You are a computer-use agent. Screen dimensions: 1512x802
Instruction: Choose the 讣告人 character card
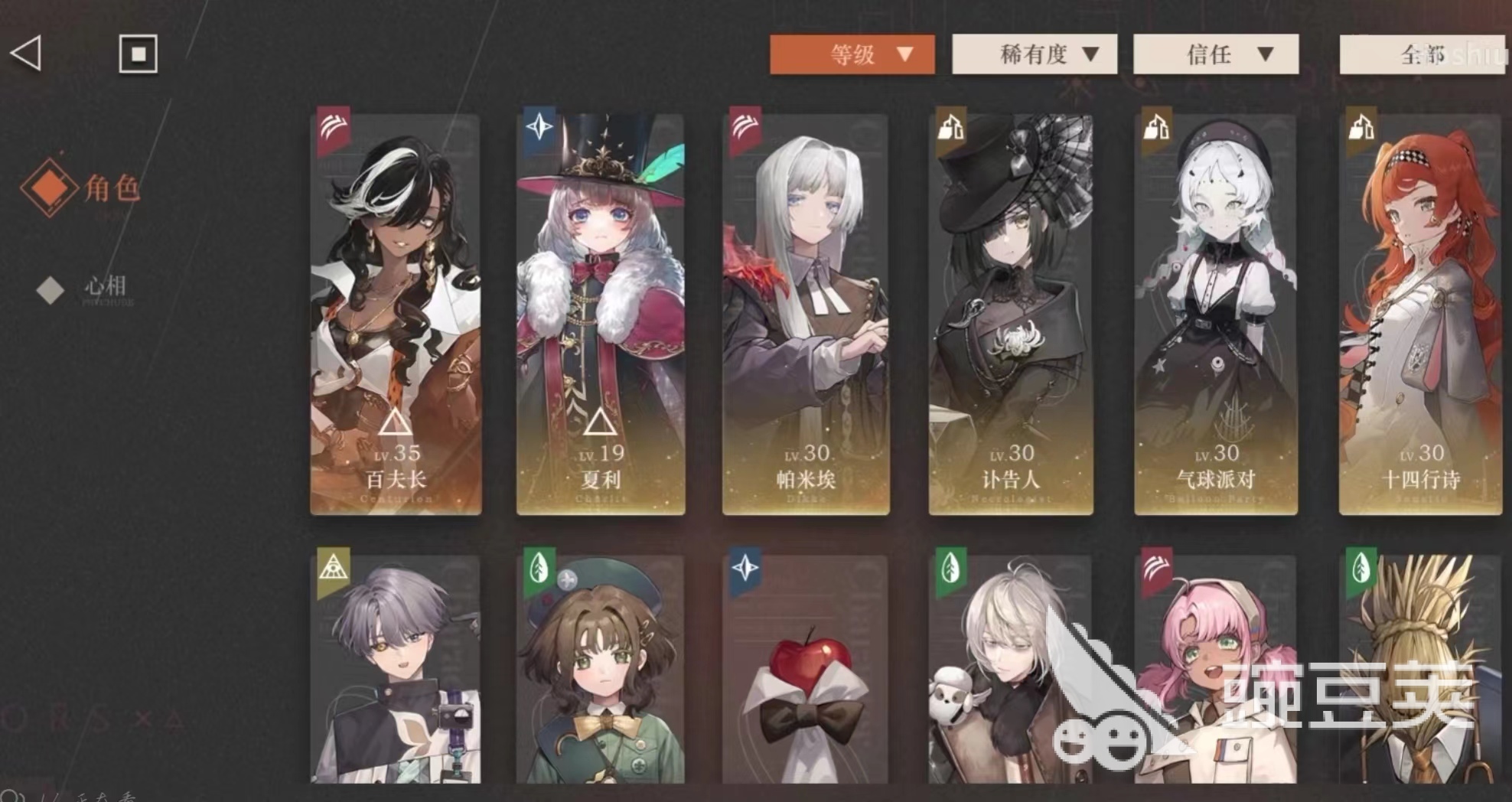pyautogui.click(x=1011, y=314)
